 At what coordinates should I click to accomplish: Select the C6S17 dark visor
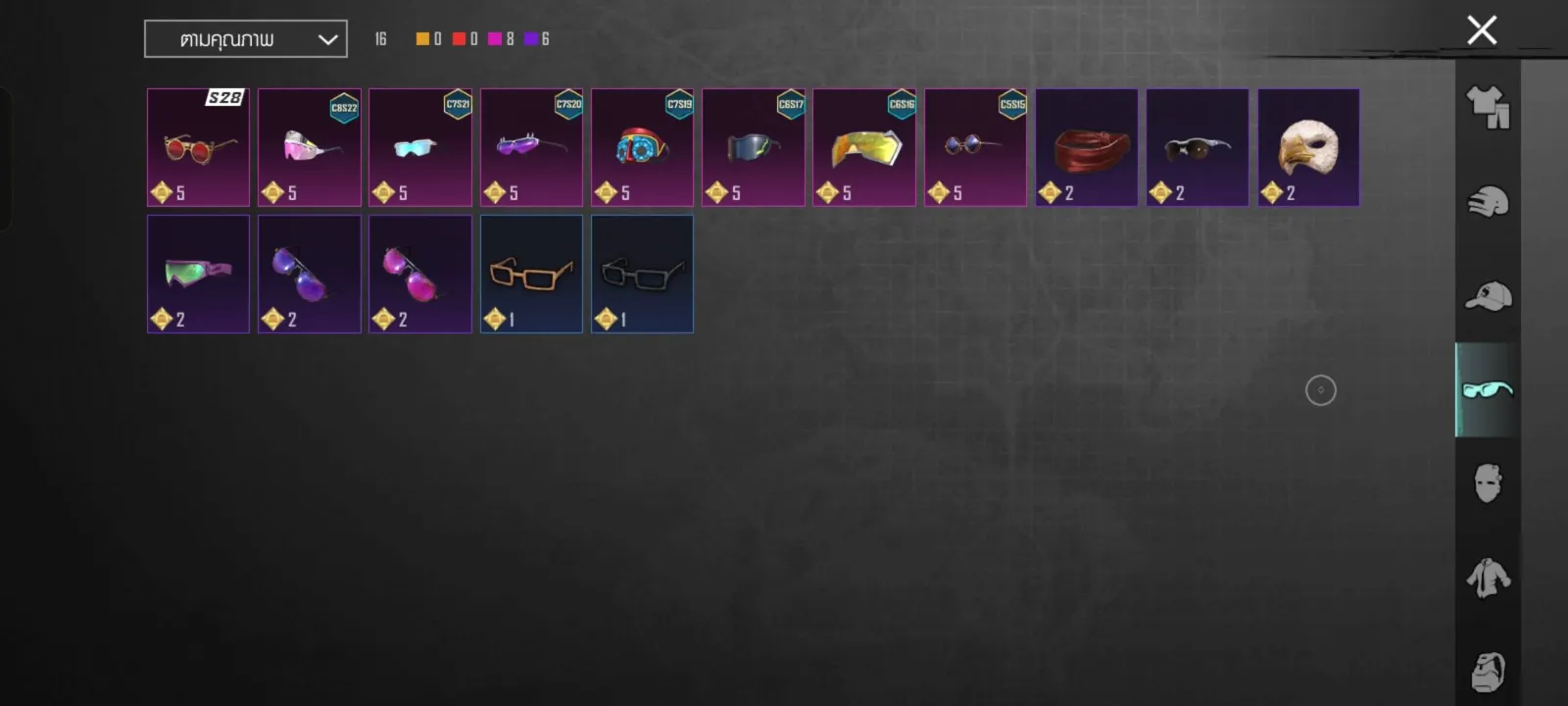(x=753, y=147)
